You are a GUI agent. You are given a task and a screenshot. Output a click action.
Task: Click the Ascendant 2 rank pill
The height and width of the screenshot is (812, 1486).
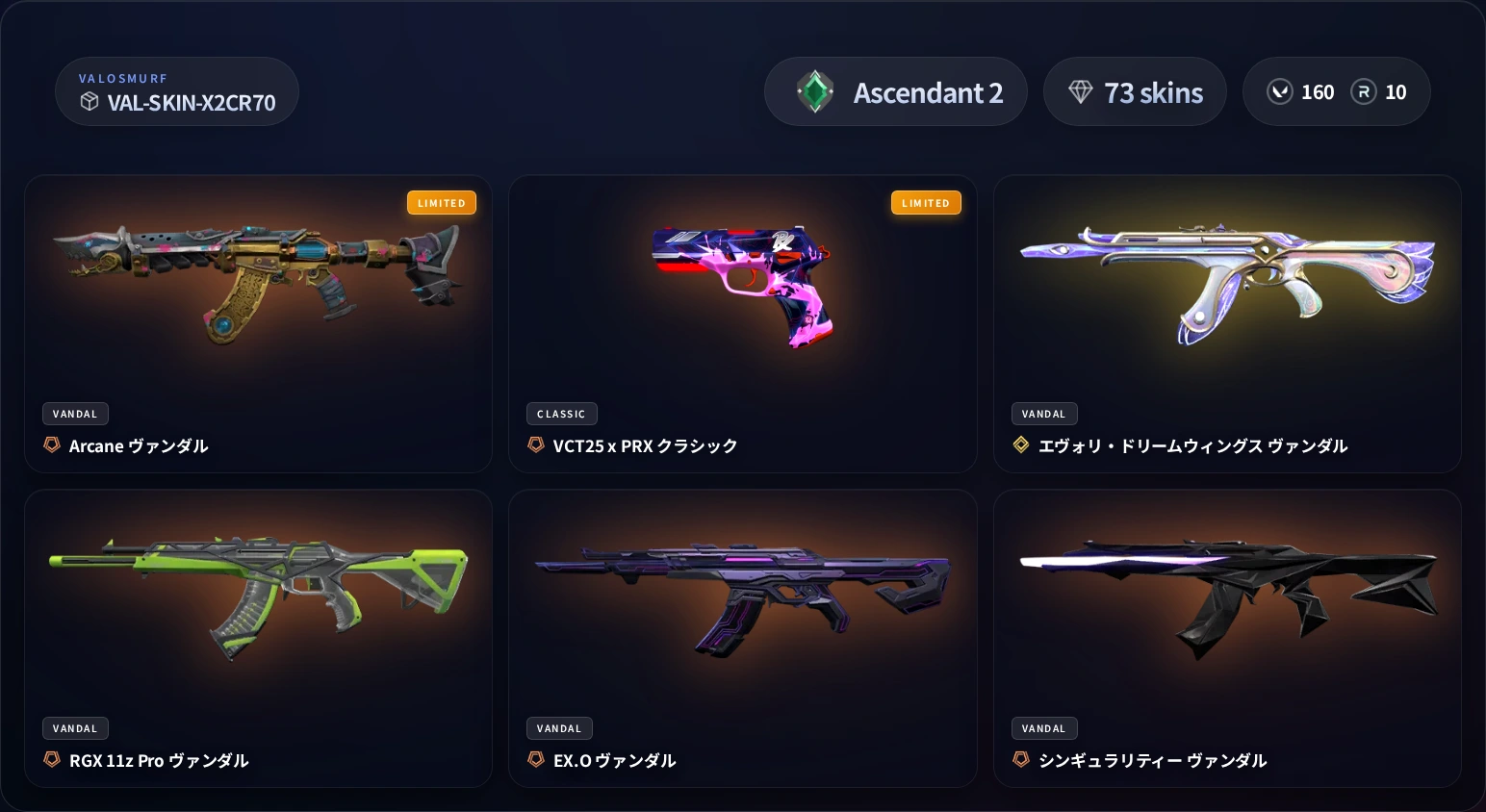[895, 91]
